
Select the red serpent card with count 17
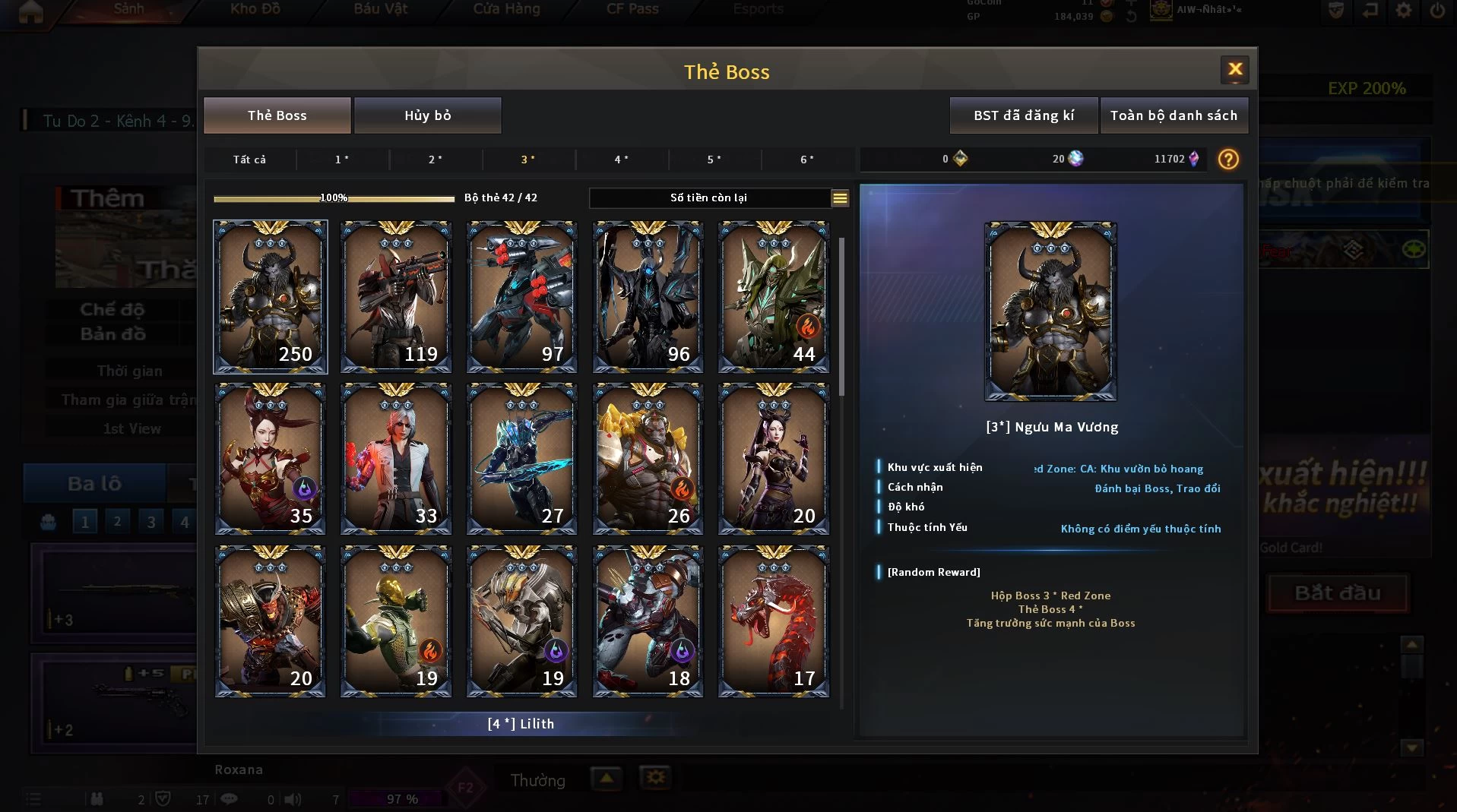(774, 621)
